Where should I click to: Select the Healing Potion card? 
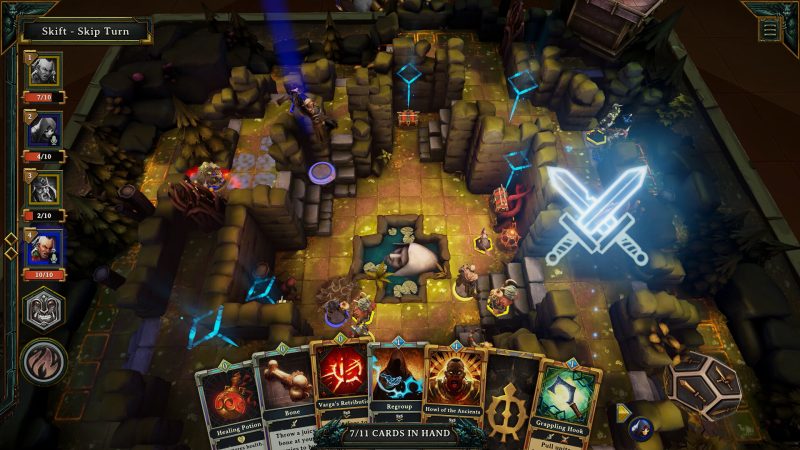pos(227,402)
